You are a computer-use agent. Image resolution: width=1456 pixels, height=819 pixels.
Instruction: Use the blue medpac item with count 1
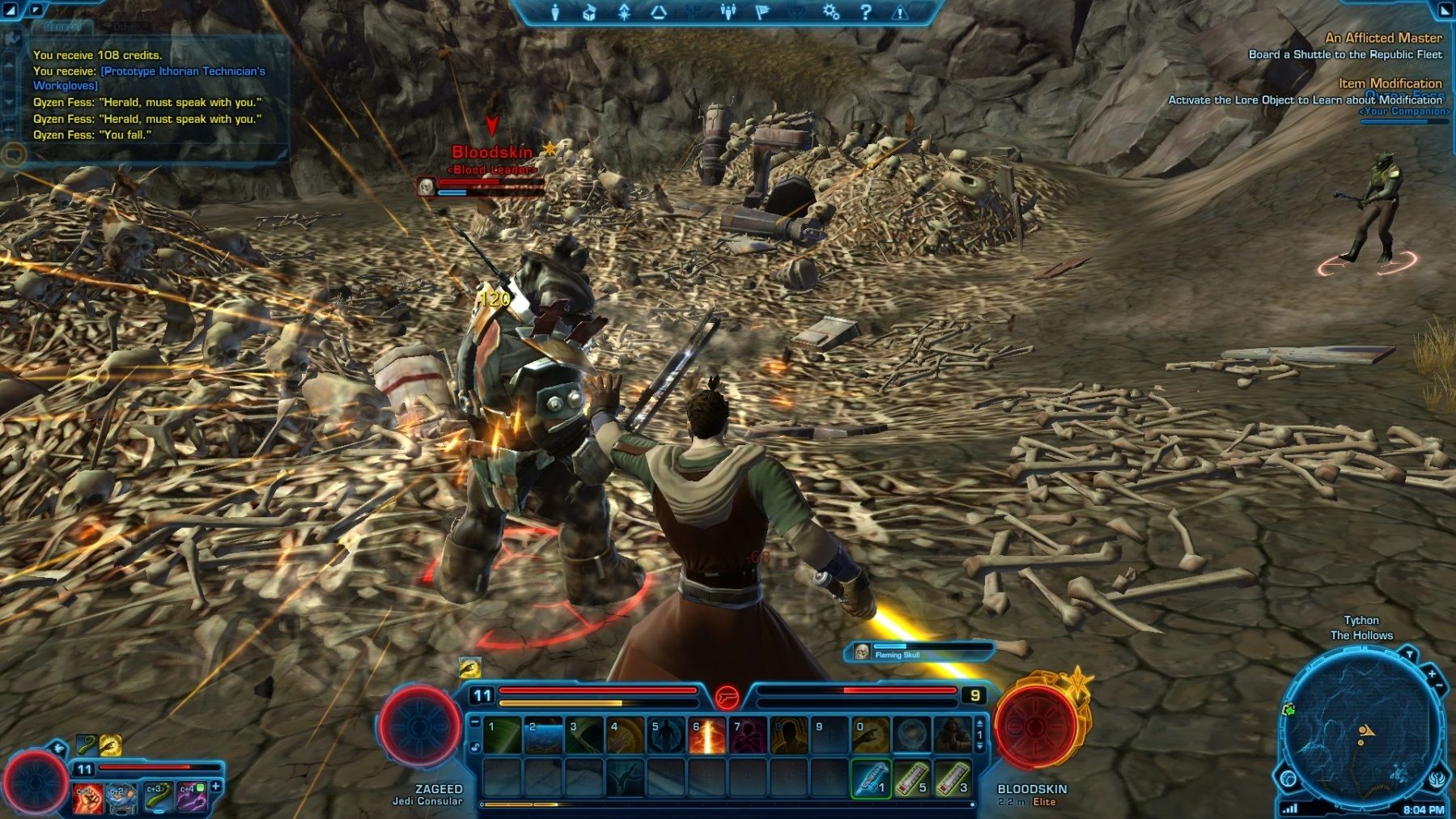pos(871,779)
